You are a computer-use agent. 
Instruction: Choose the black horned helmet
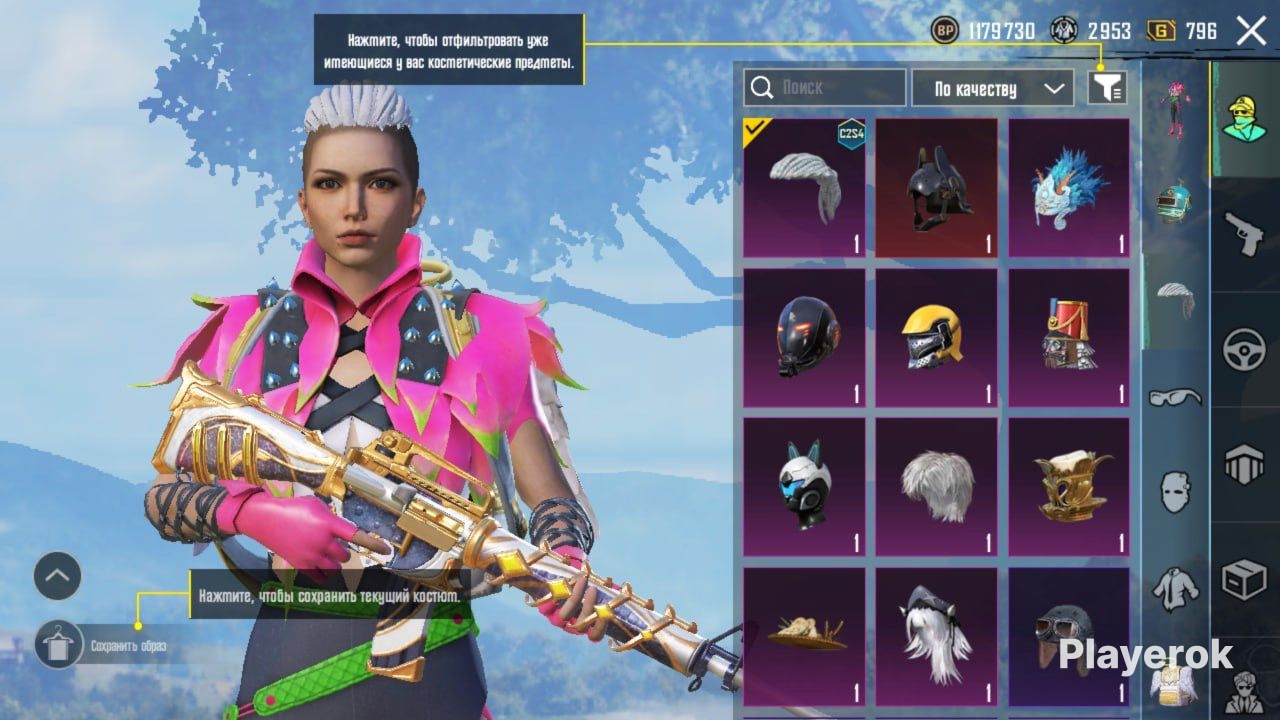(936, 188)
